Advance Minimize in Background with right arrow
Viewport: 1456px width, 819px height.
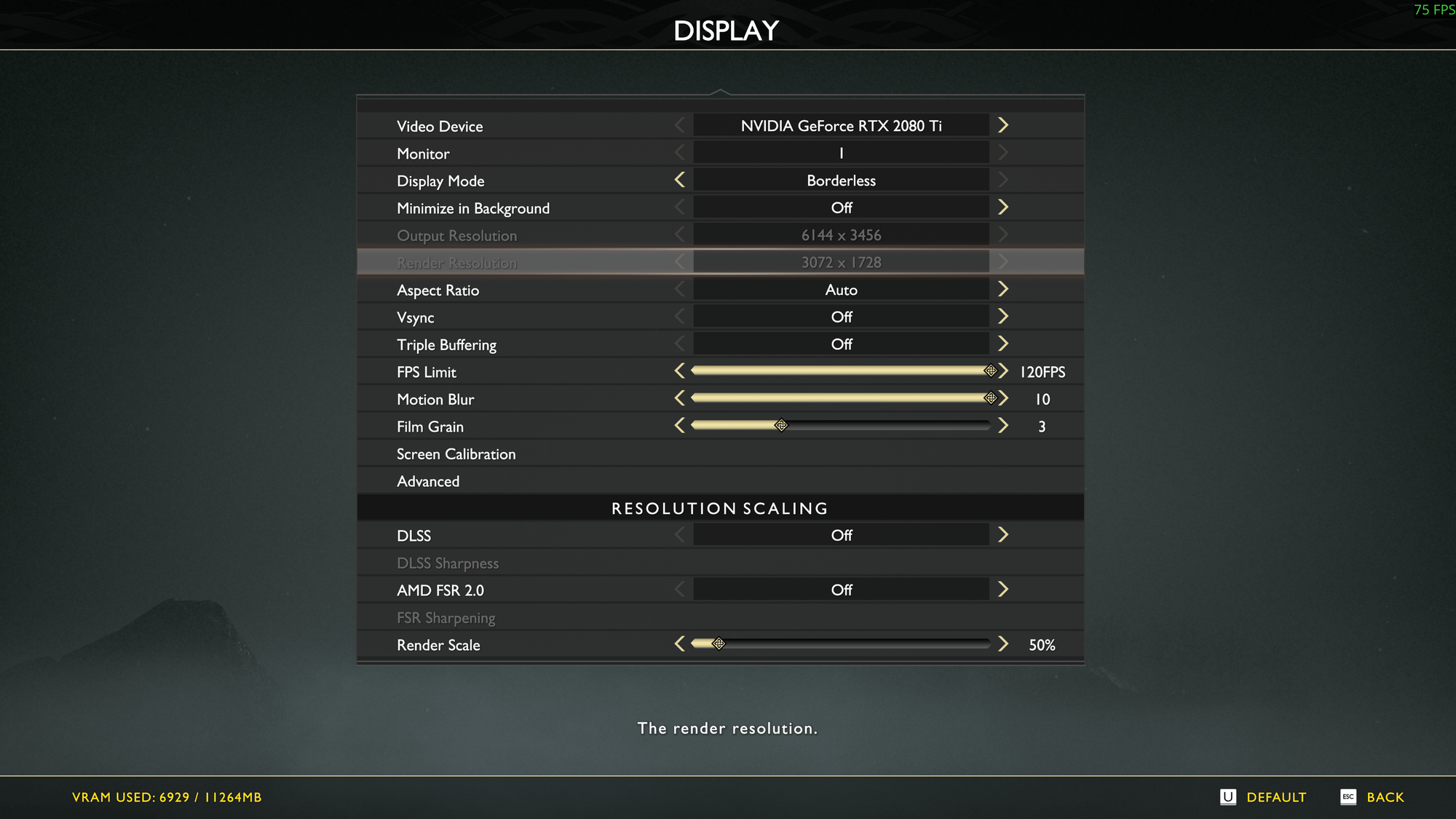click(1003, 207)
